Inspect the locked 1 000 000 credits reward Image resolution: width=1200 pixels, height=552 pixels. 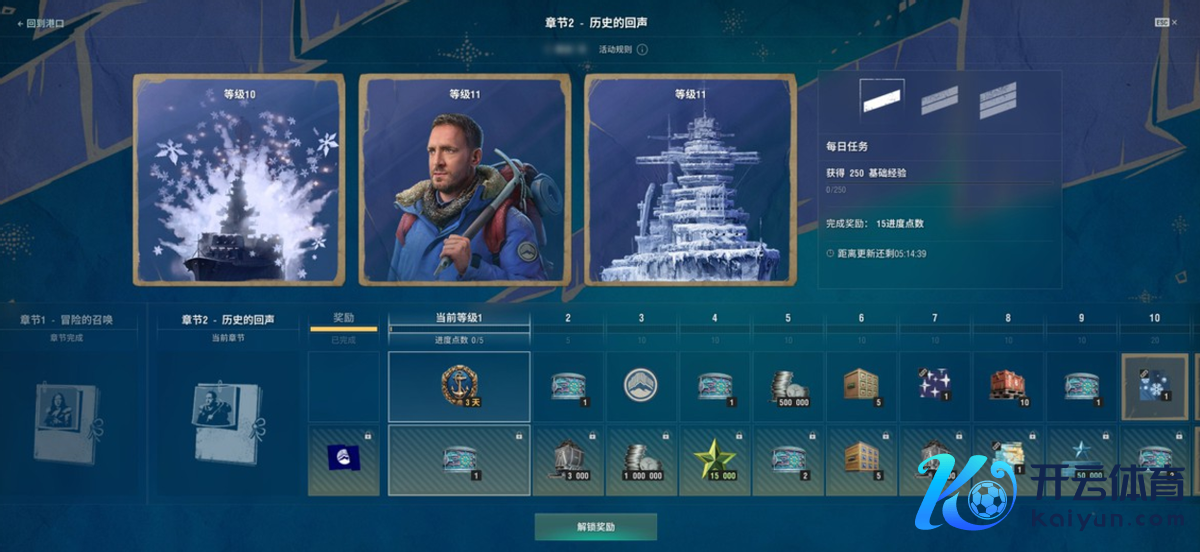click(x=641, y=461)
